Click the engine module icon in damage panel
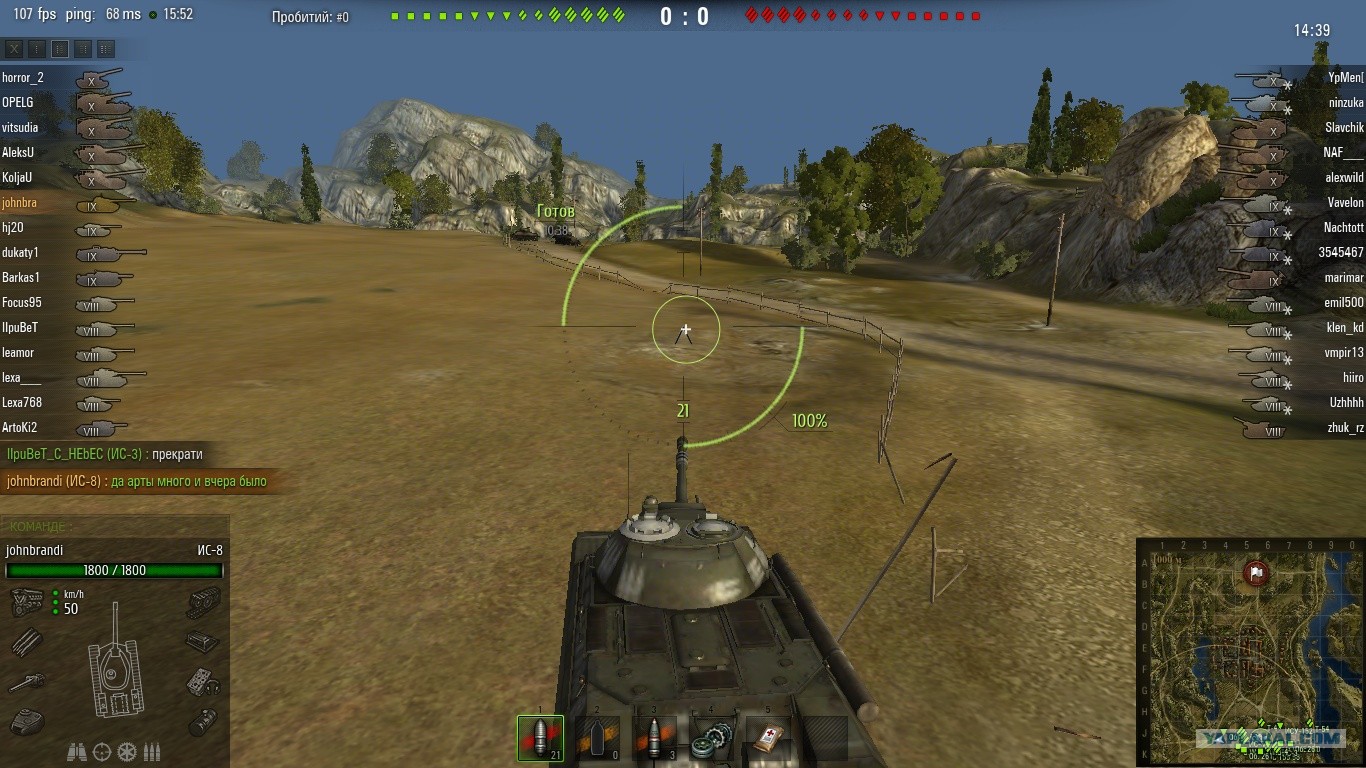This screenshot has height=768, width=1366. [x=27, y=602]
